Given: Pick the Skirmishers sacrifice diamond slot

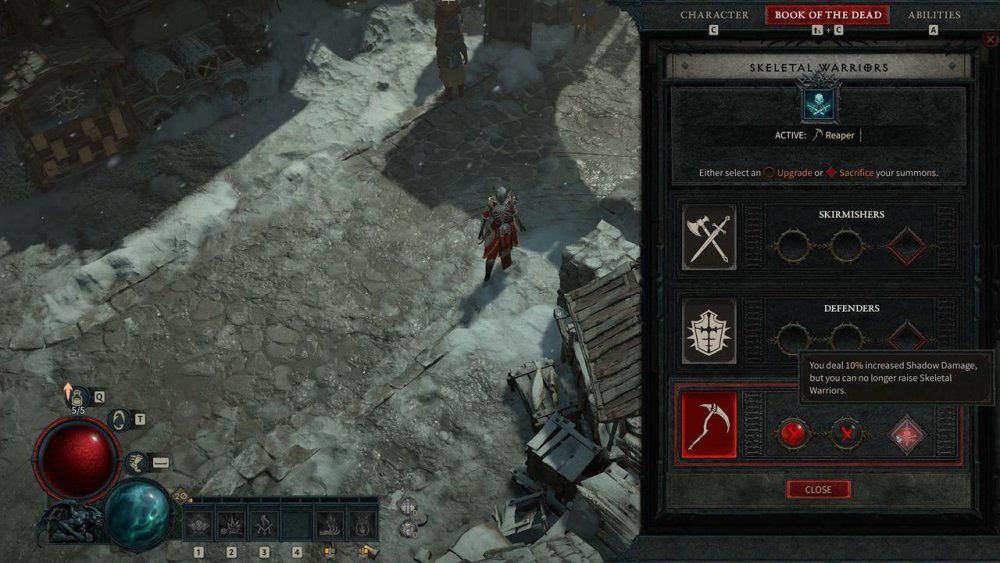Looking at the screenshot, I should point(908,243).
